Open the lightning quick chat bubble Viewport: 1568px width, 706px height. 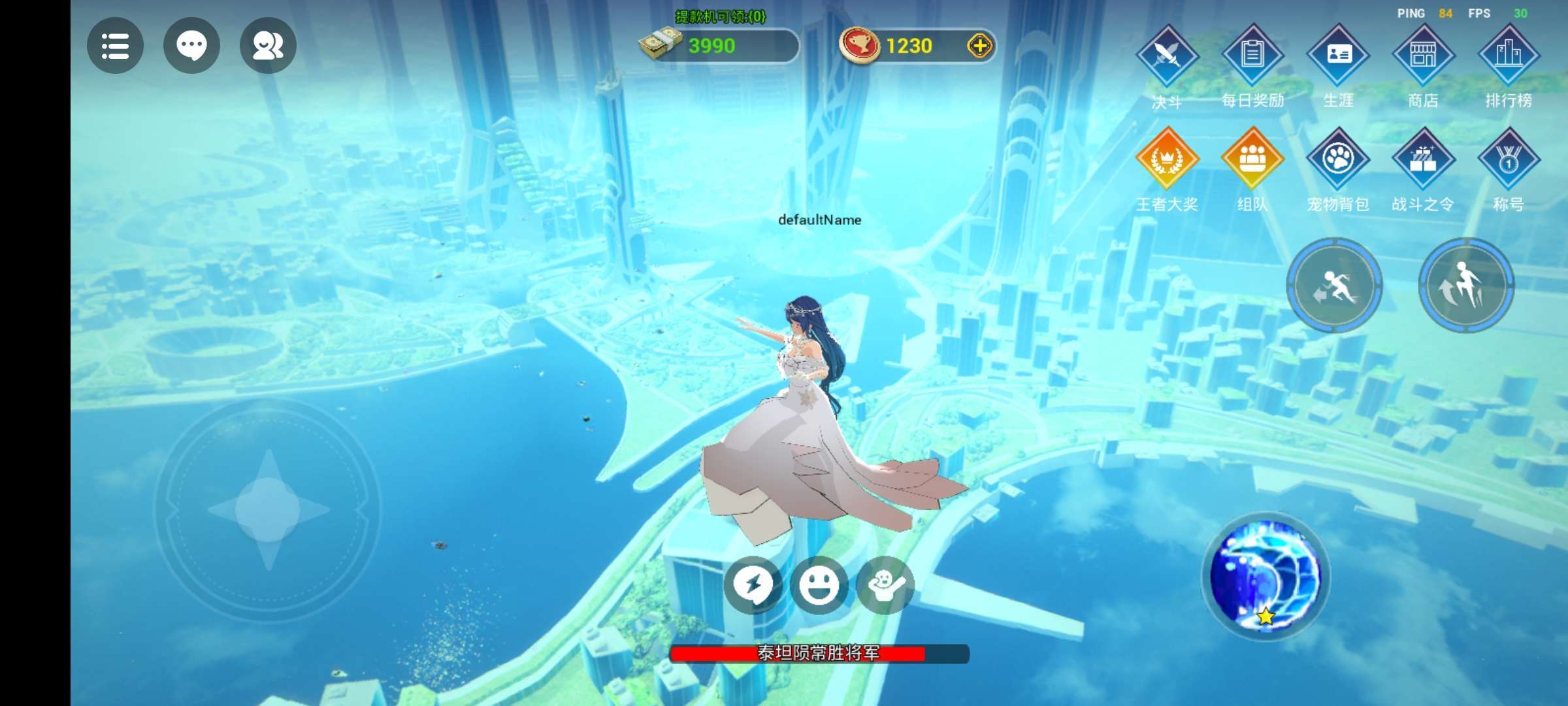753,584
